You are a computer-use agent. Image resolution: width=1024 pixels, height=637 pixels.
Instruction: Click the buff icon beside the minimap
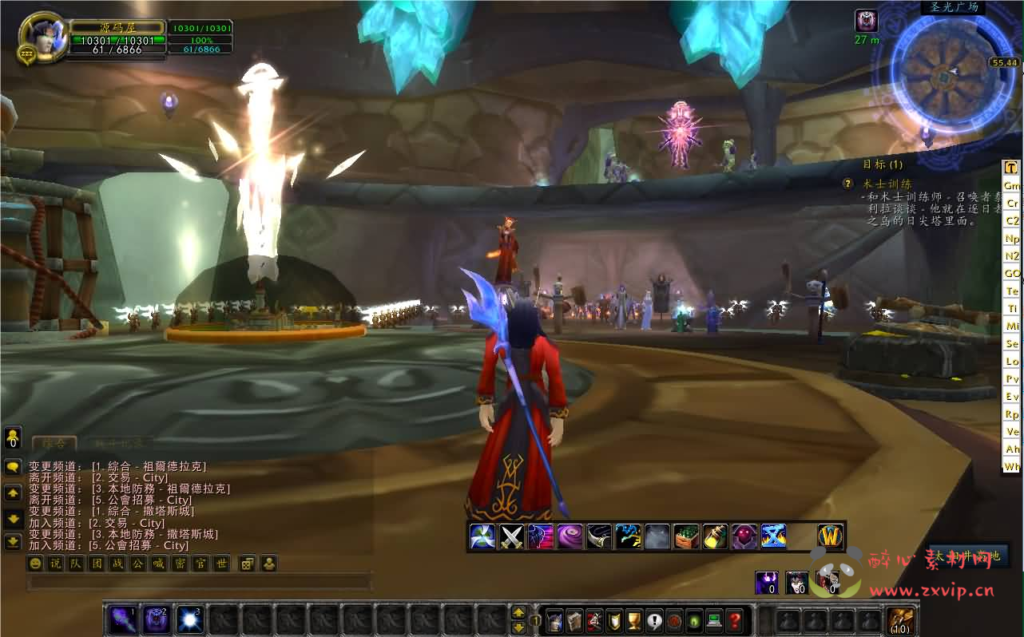pyautogui.click(x=866, y=20)
